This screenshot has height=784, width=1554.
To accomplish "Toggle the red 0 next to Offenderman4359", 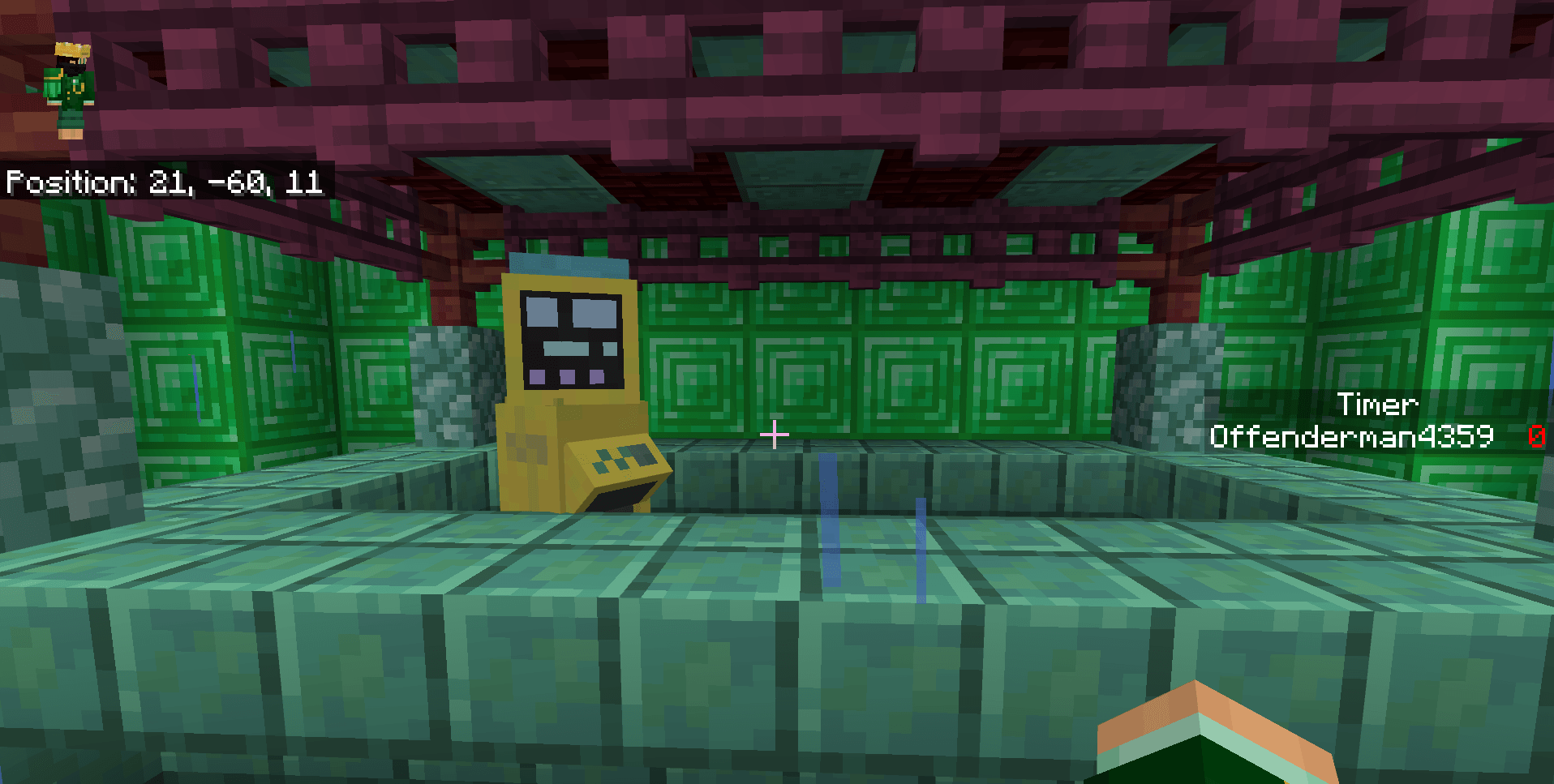I will (1538, 436).
